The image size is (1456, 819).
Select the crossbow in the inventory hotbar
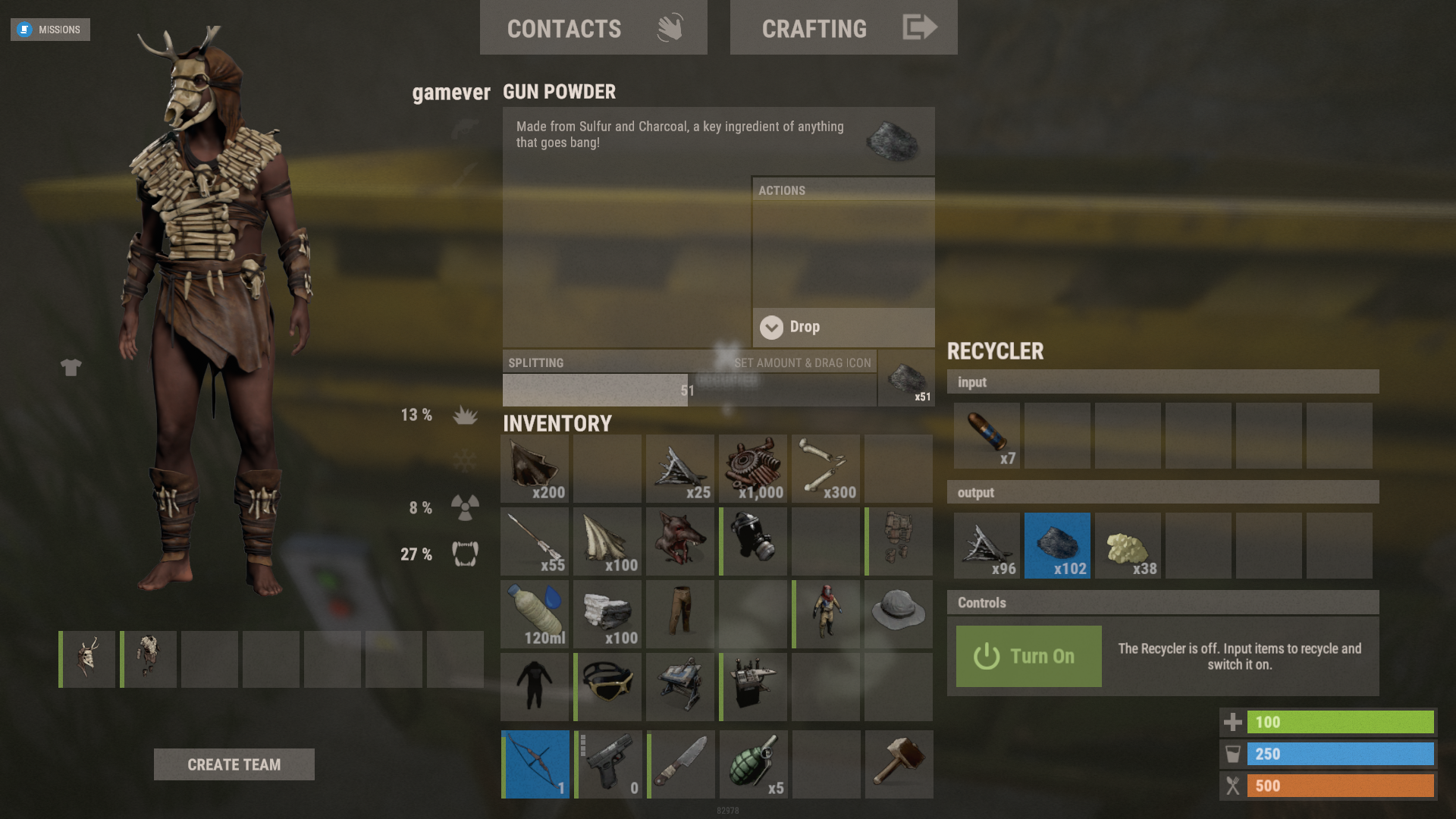tap(535, 764)
